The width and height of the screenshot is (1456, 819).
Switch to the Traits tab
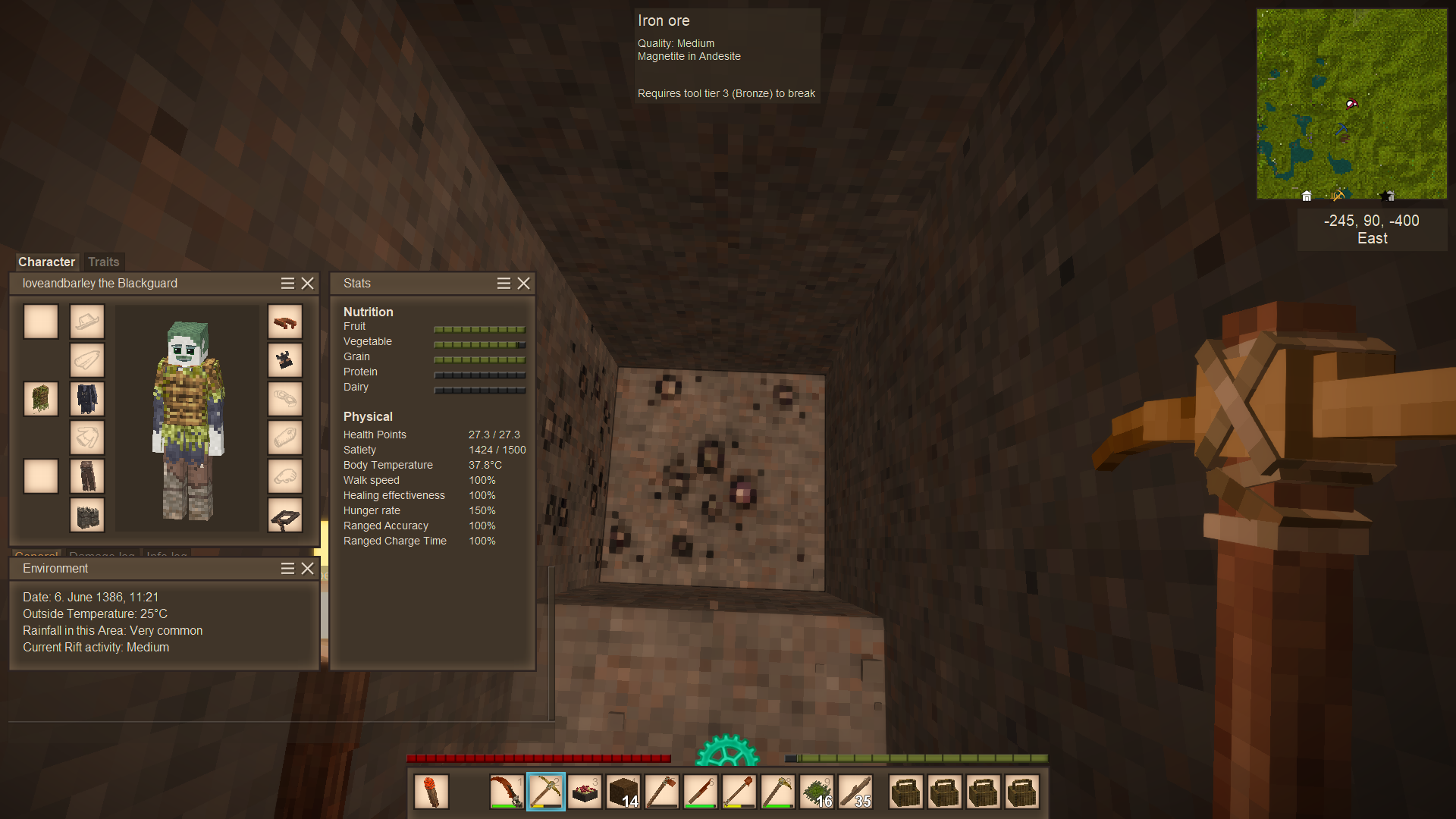(103, 262)
